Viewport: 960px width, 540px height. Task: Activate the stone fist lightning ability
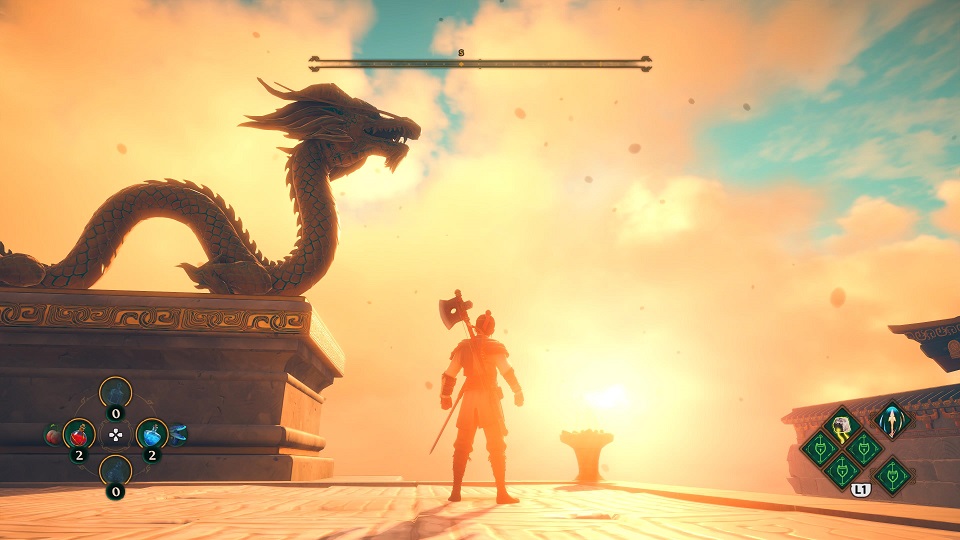(x=843, y=426)
